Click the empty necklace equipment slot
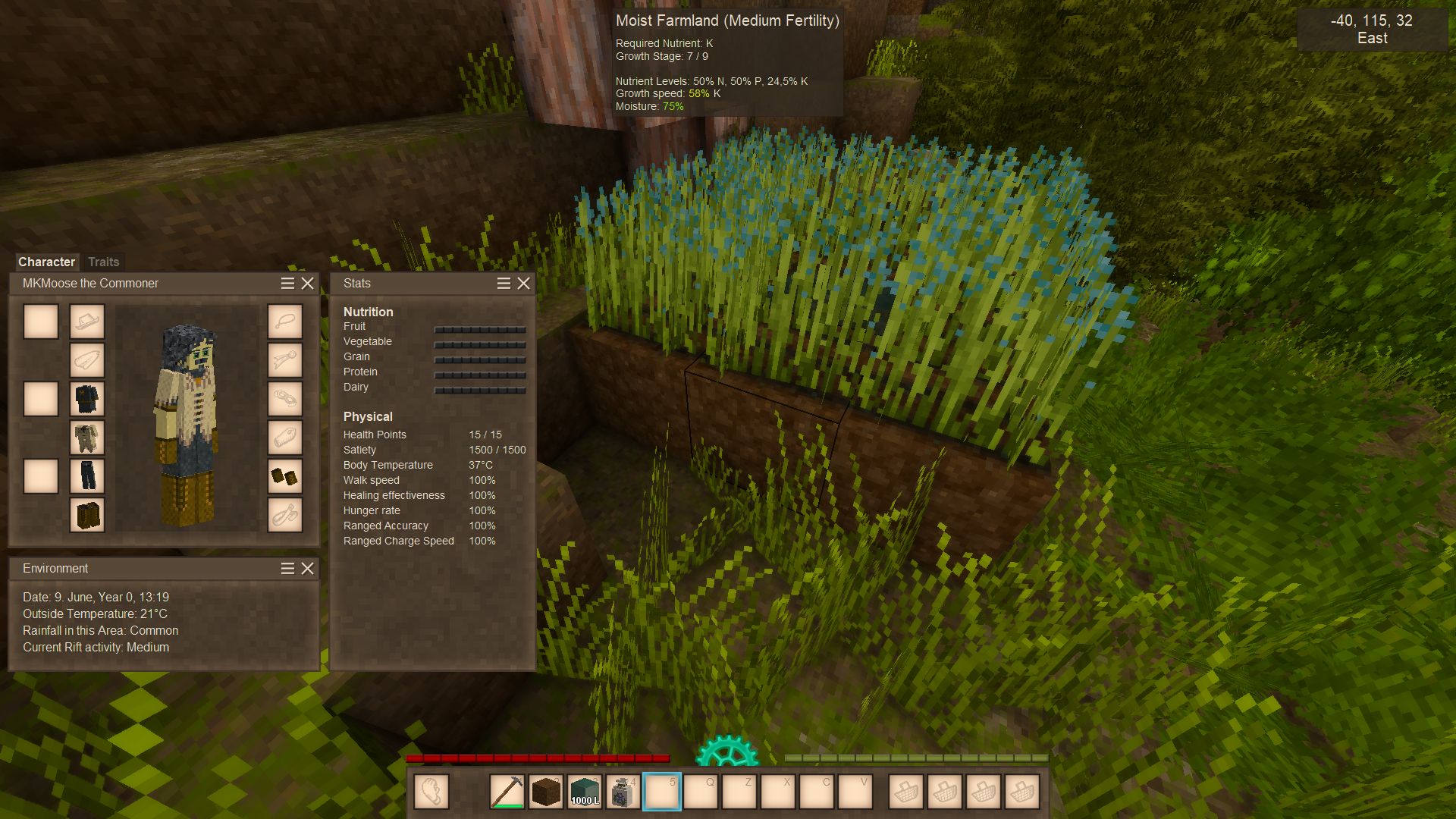Screen dimensions: 1456x819 (285, 322)
